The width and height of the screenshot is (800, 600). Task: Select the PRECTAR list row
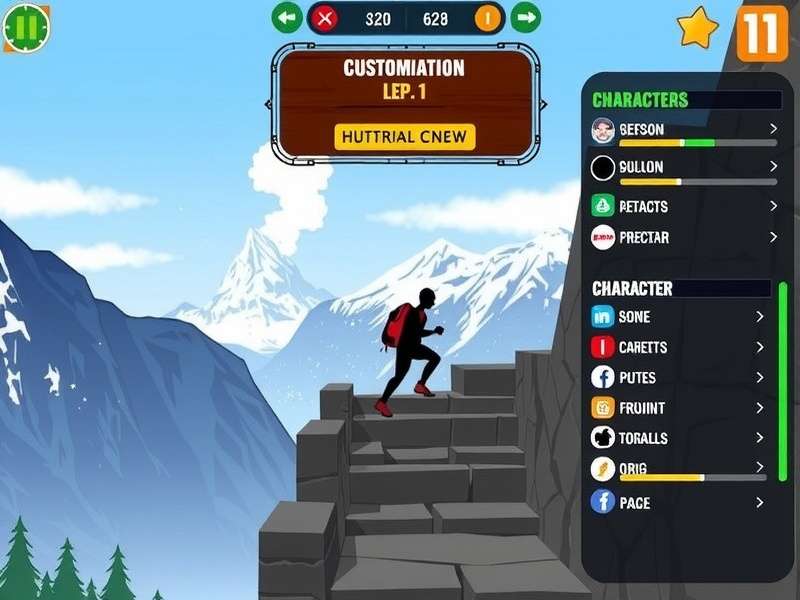click(684, 237)
